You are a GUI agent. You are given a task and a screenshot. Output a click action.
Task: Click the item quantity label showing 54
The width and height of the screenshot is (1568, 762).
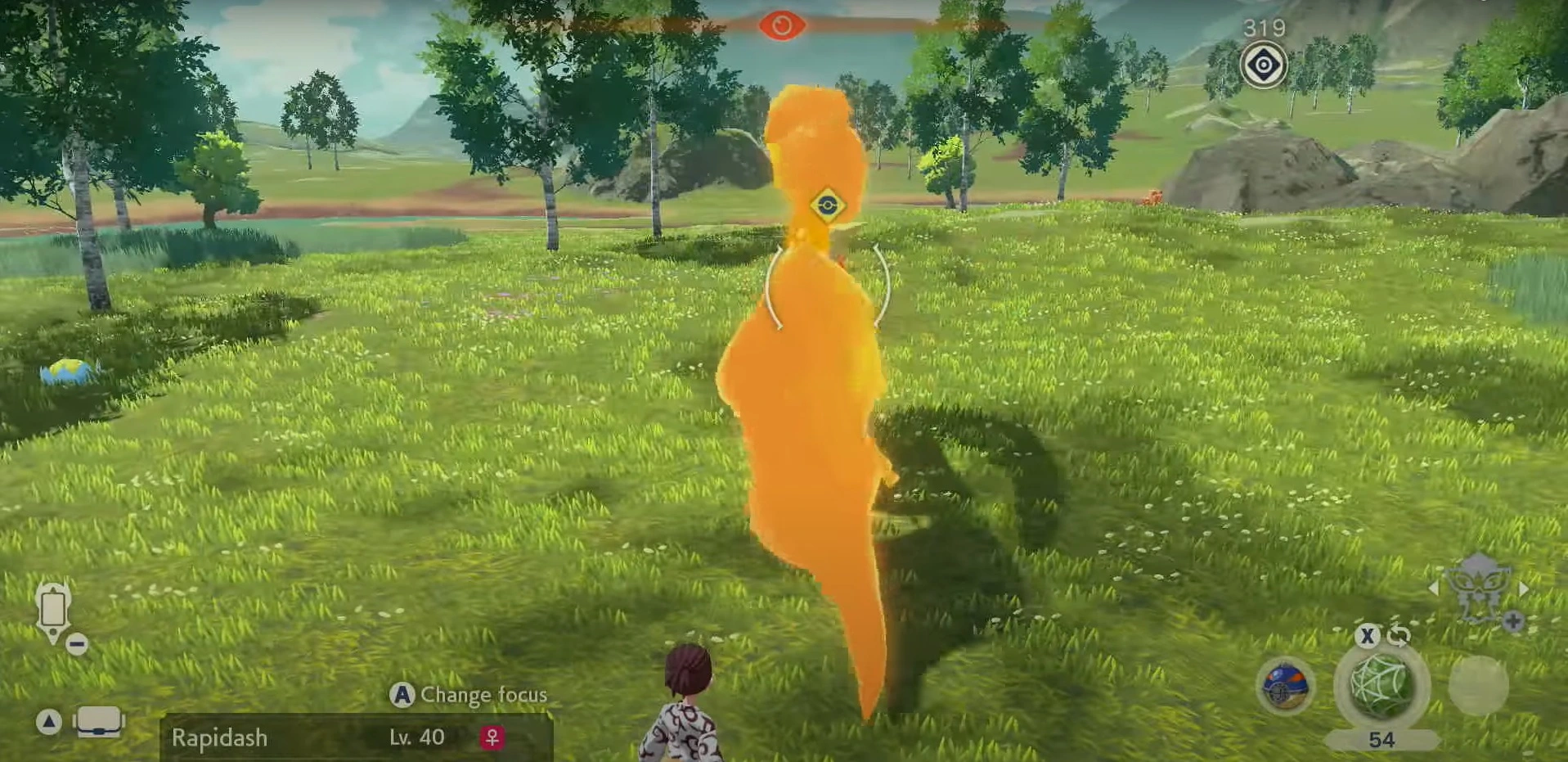1382,740
